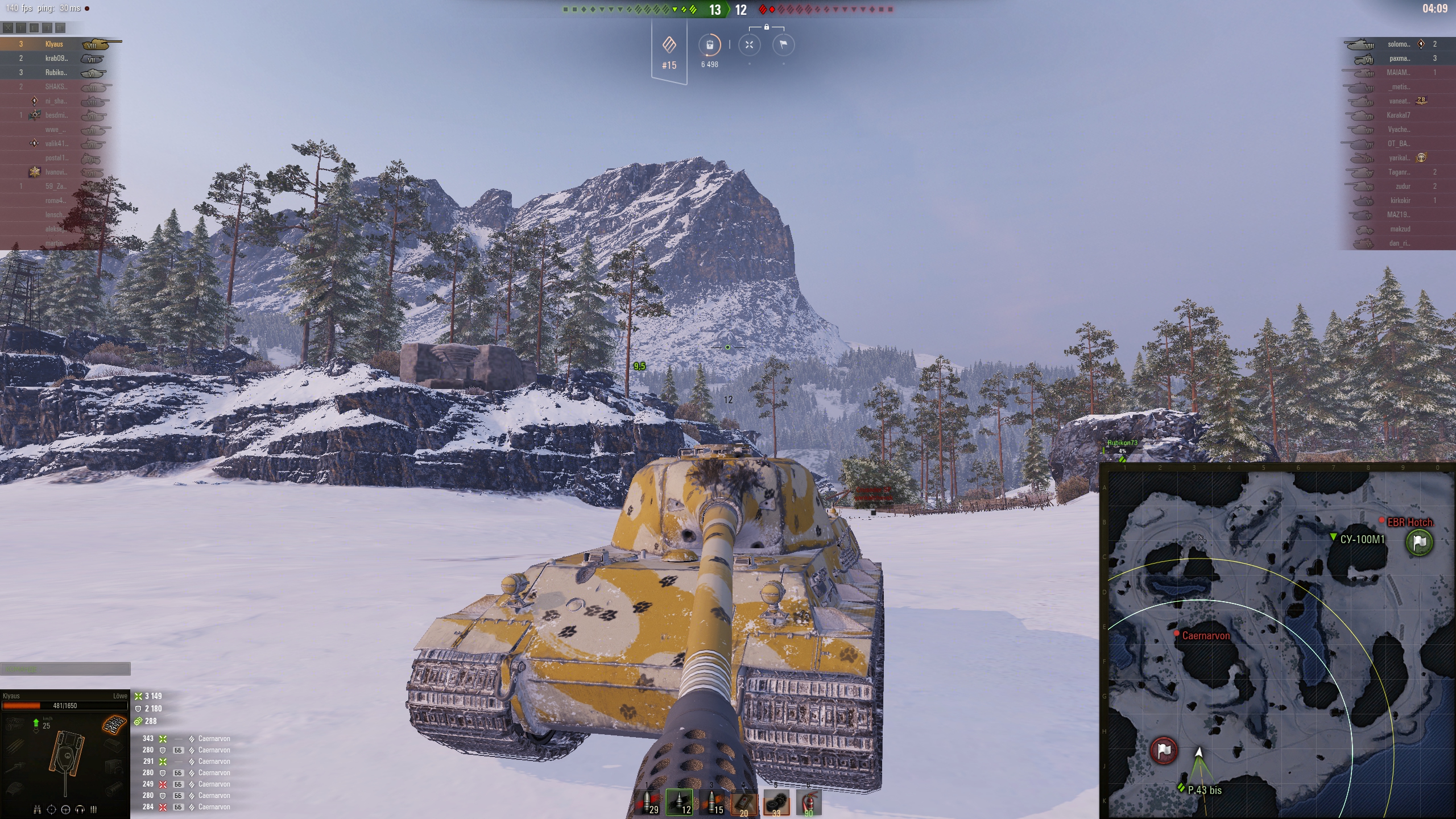This screenshot has height=819, width=1456.
Task: Select the shell slot holding 29 rounds
Action: coord(647,803)
